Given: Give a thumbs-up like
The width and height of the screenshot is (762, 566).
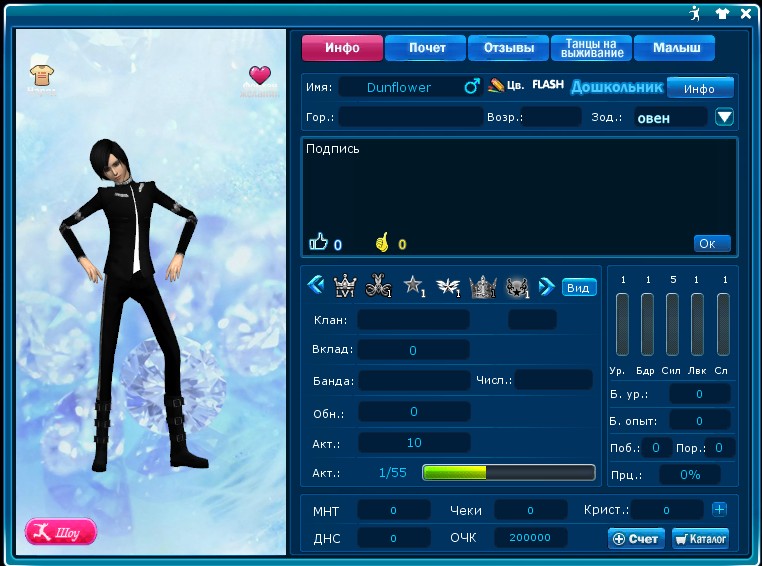Looking at the screenshot, I should pyautogui.click(x=319, y=241).
